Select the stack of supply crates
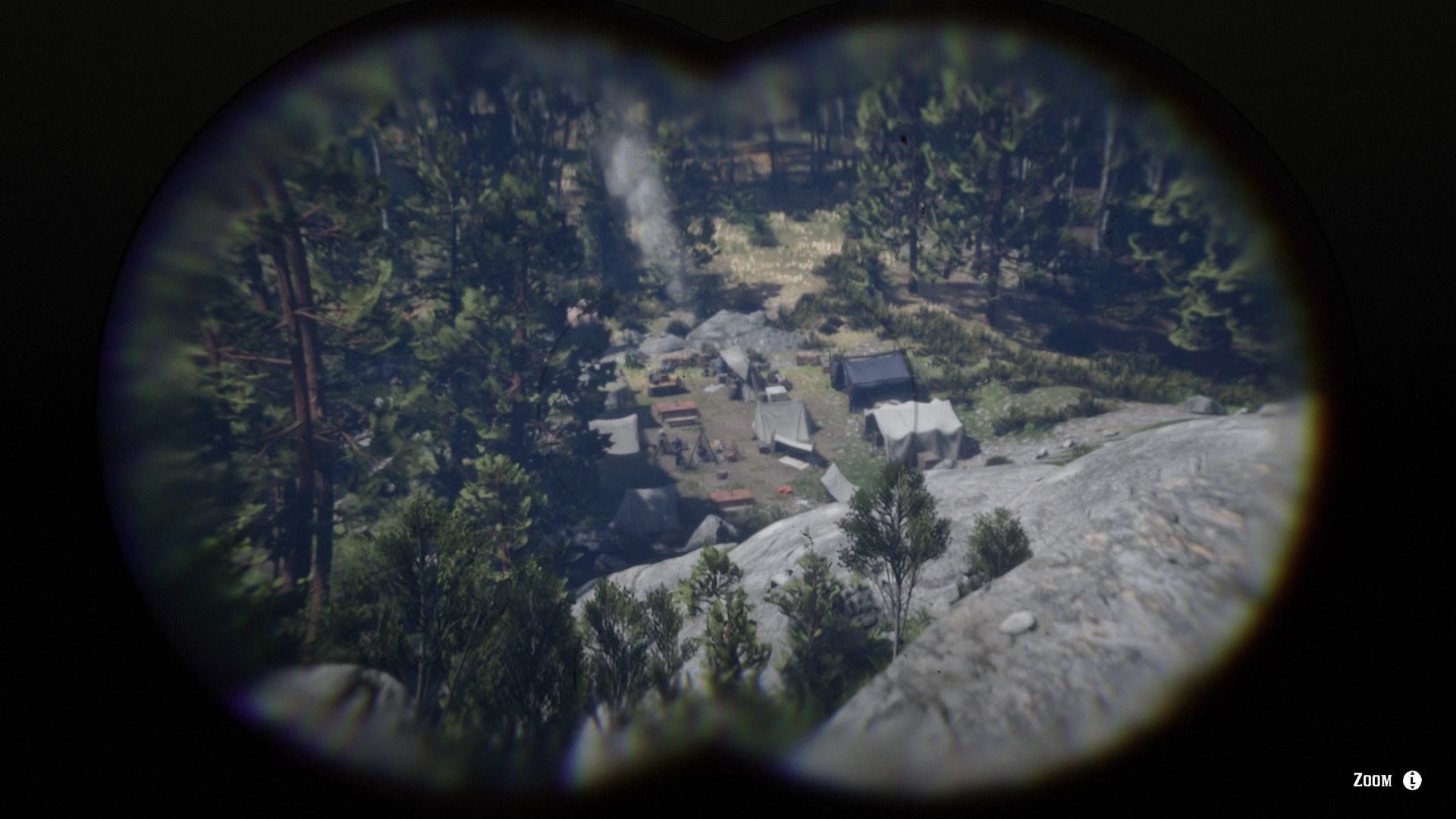 coord(809,359)
